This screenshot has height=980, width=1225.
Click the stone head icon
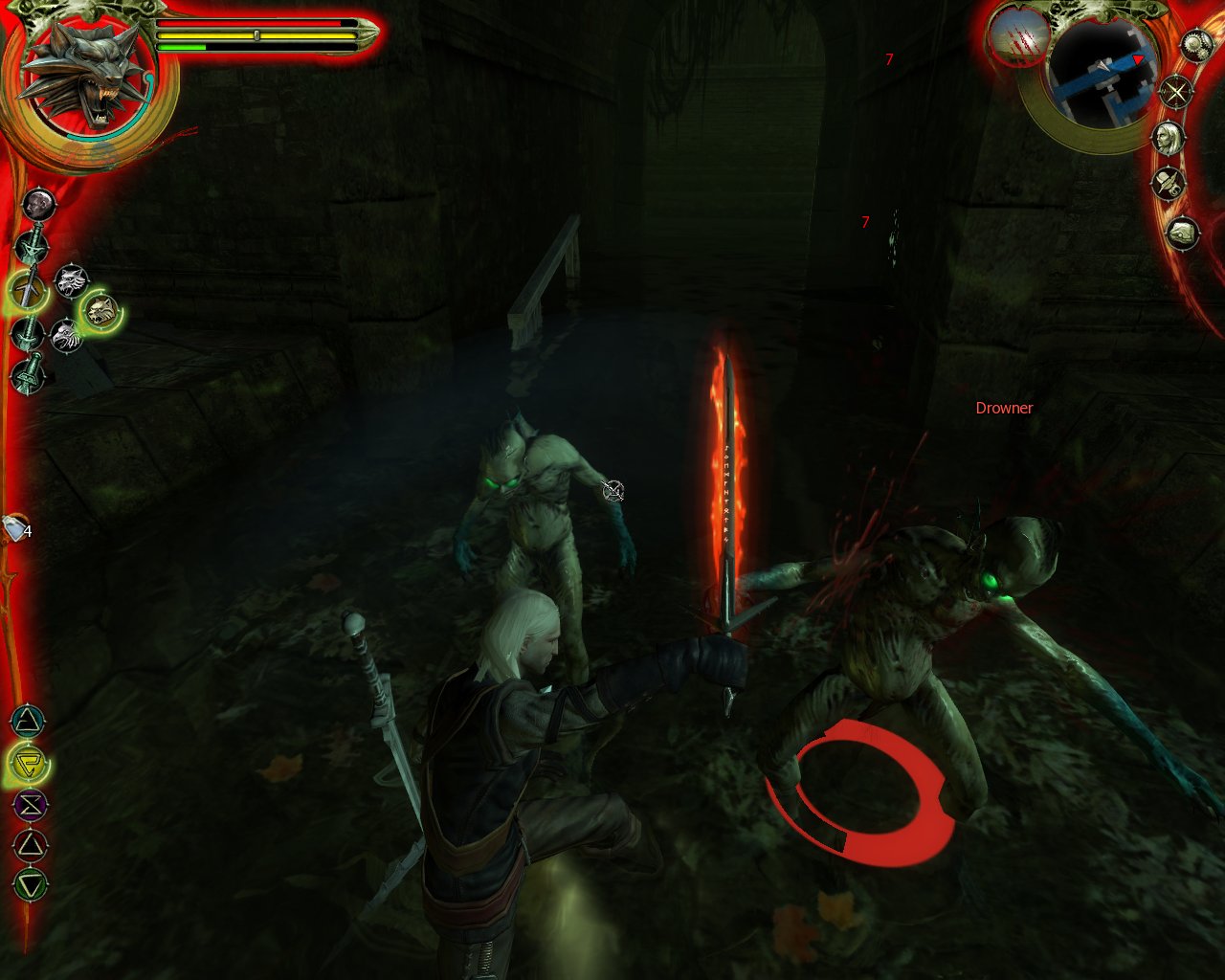tap(1184, 233)
